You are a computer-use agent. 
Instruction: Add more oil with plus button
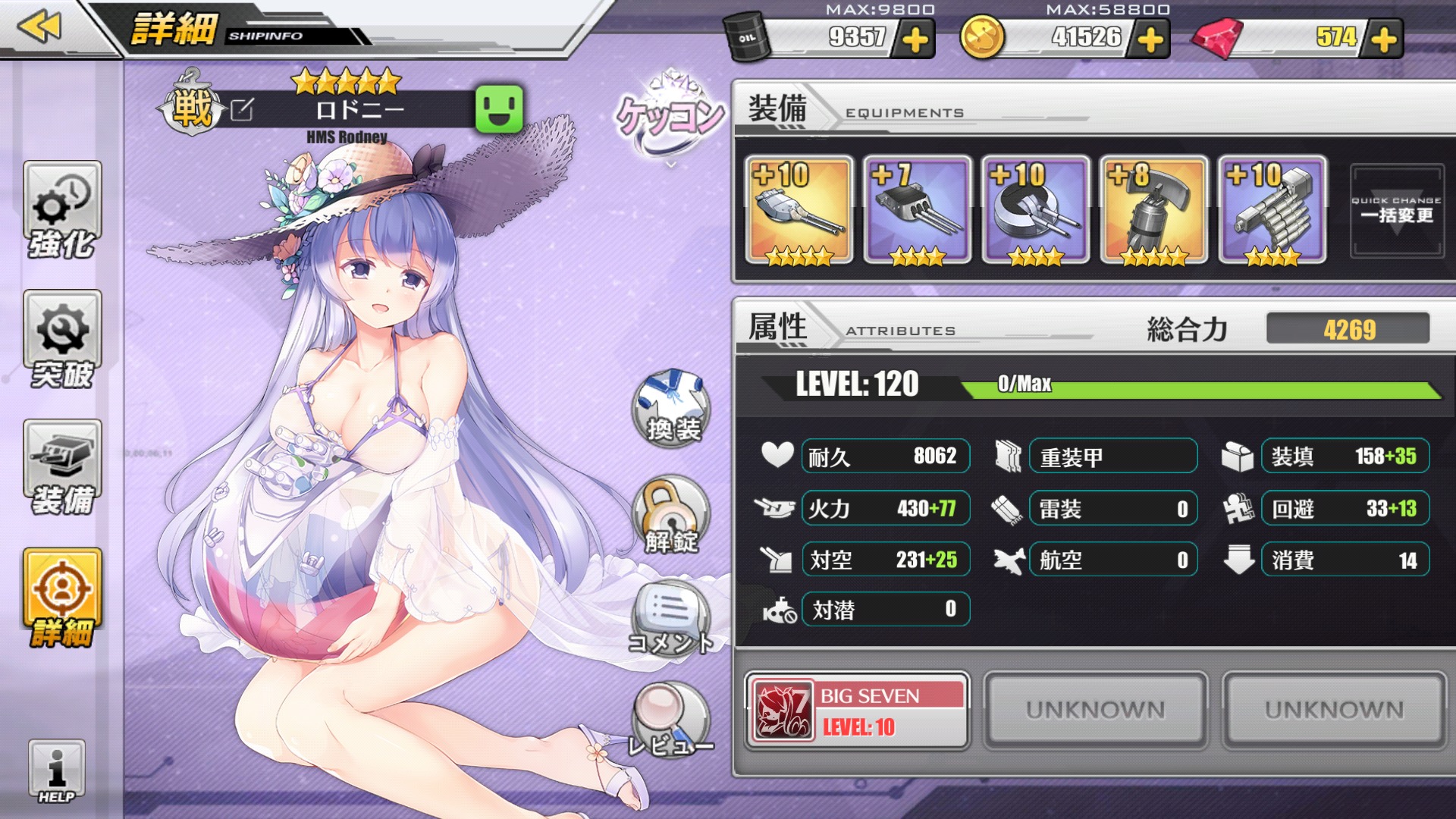915,39
